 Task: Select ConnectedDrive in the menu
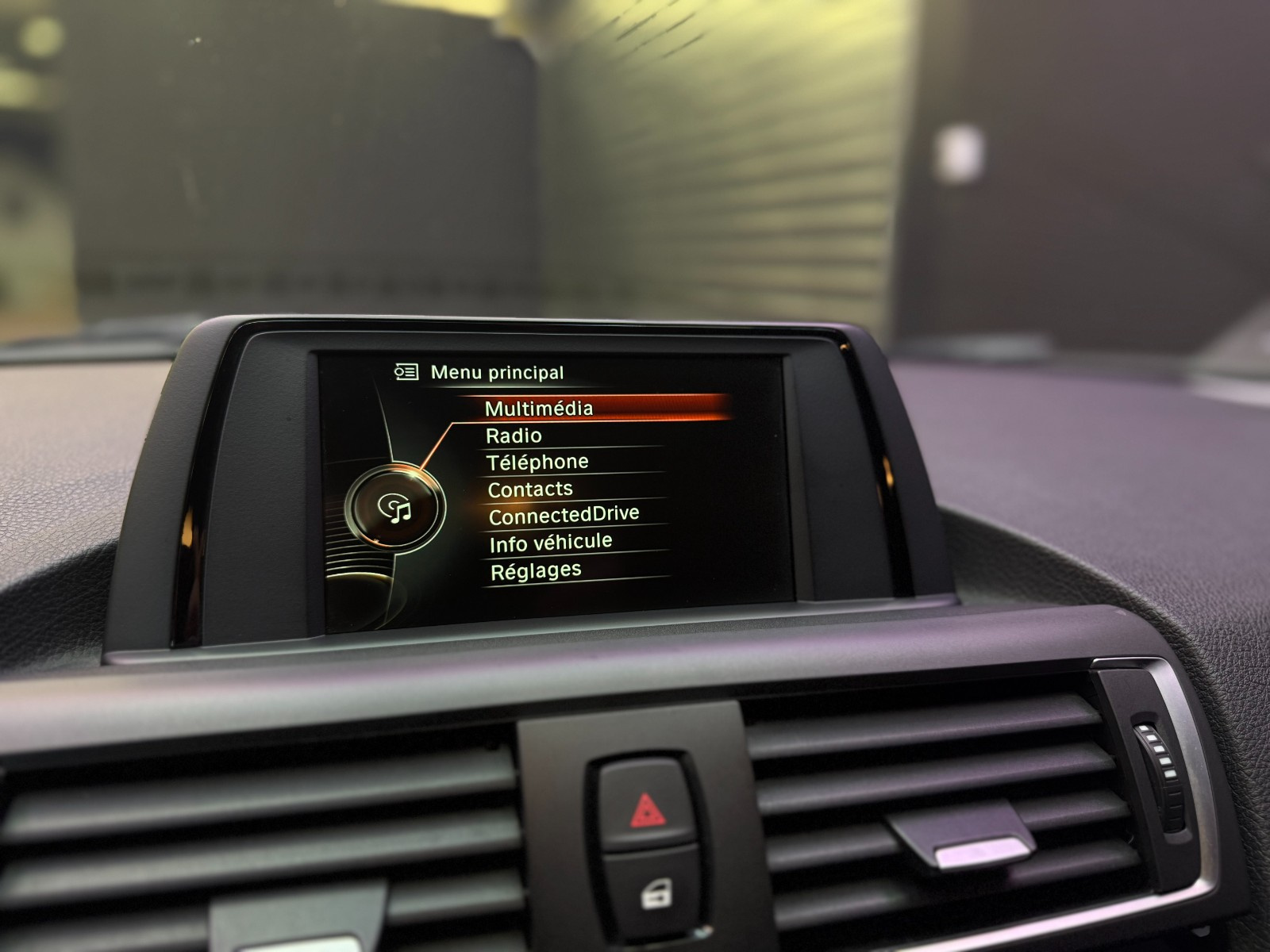(x=564, y=516)
